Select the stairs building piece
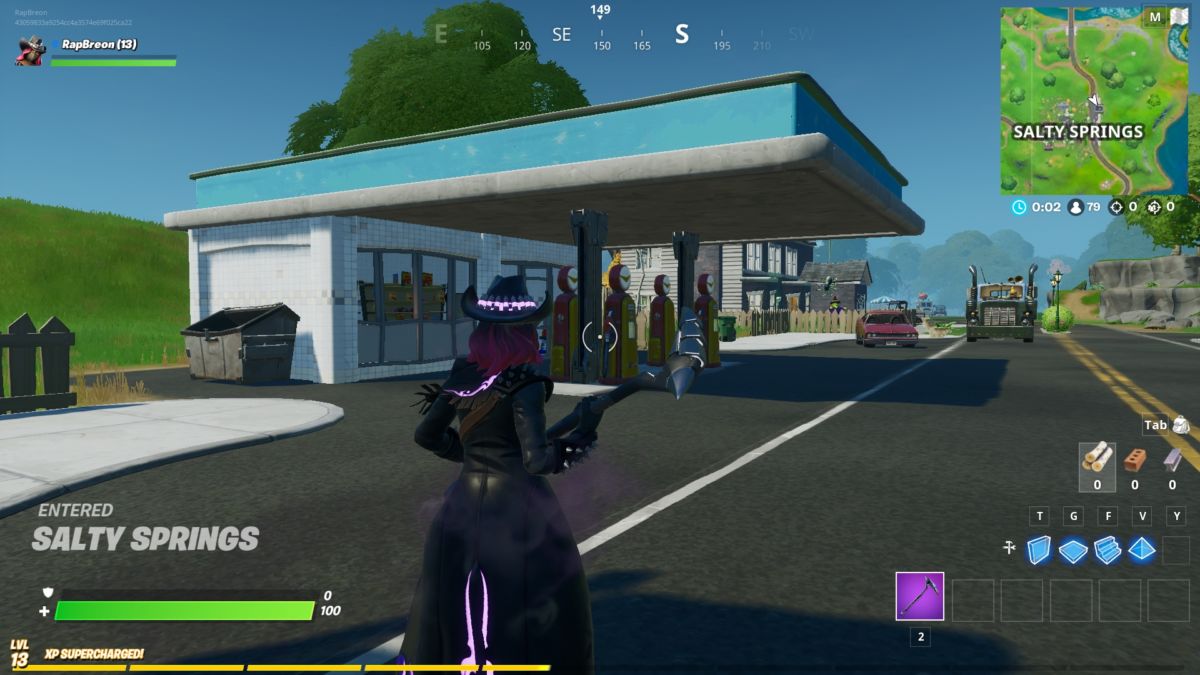1200x675 pixels. [x=1107, y=550]
